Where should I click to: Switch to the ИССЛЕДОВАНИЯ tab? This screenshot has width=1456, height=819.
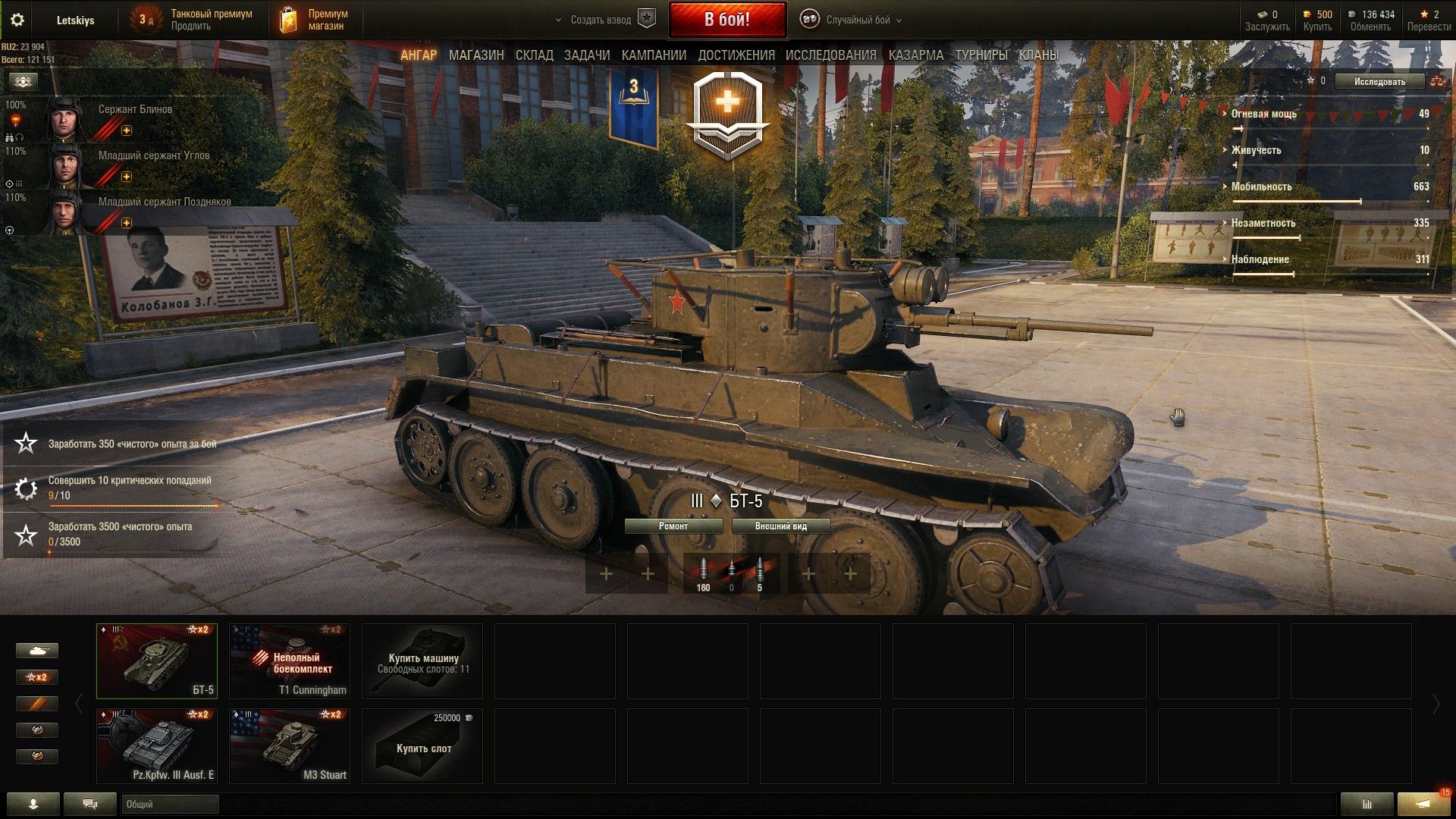coord(830,55)
